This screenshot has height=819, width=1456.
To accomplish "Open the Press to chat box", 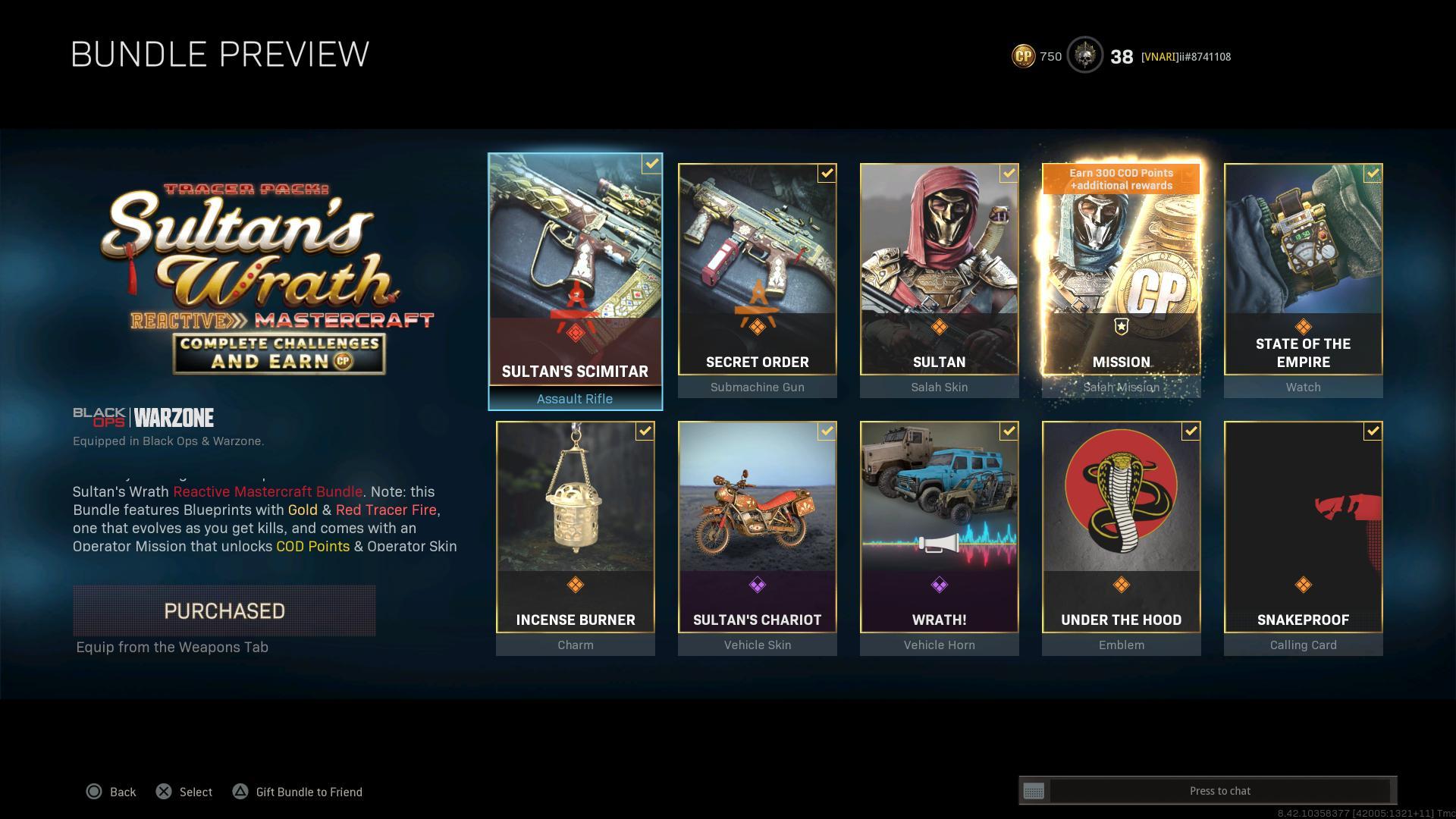I will [1219, 791].
